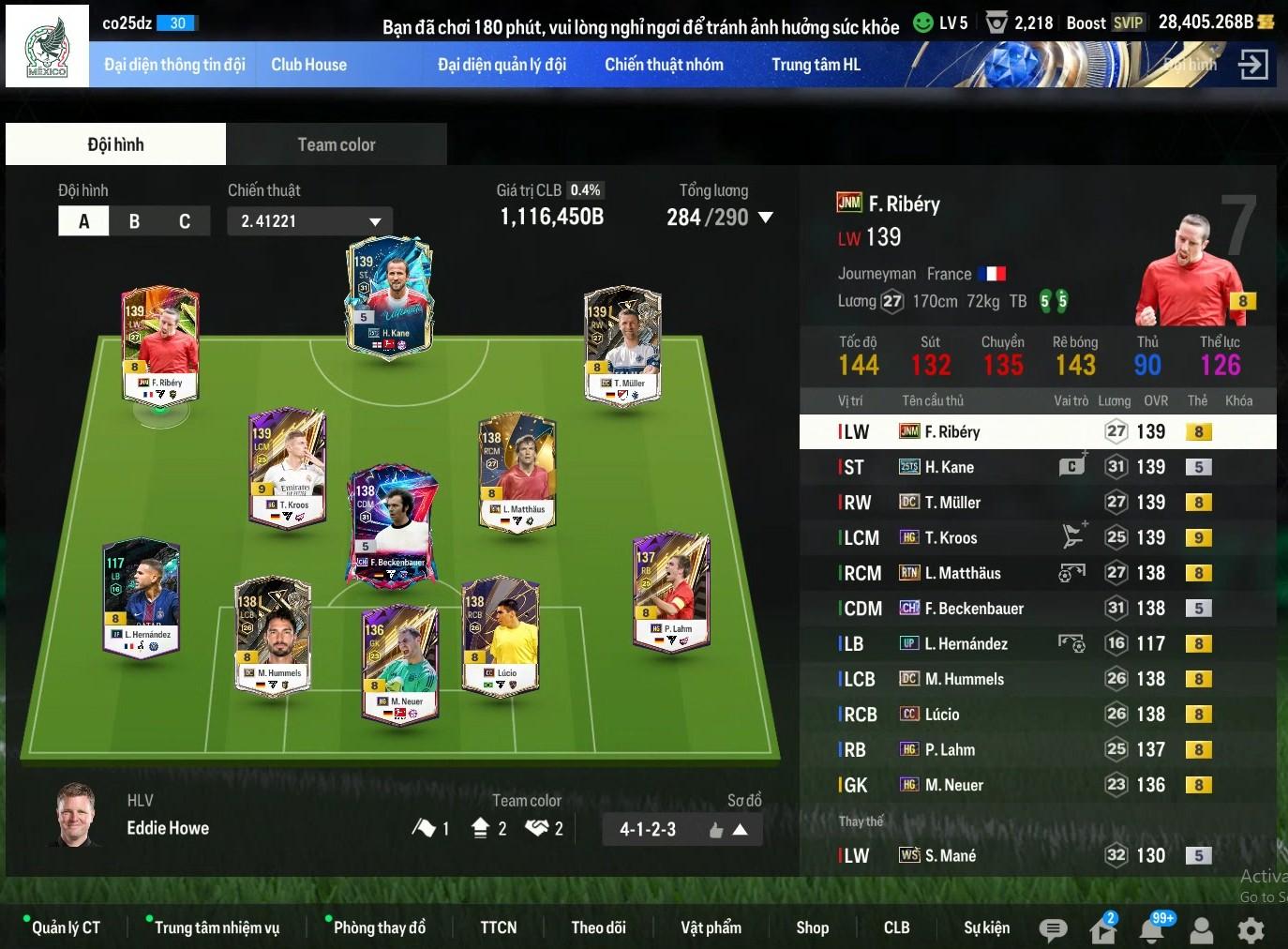Select squad C formation slot
This screenshot has height=949, width=1288.
click(x=185, y=221)
